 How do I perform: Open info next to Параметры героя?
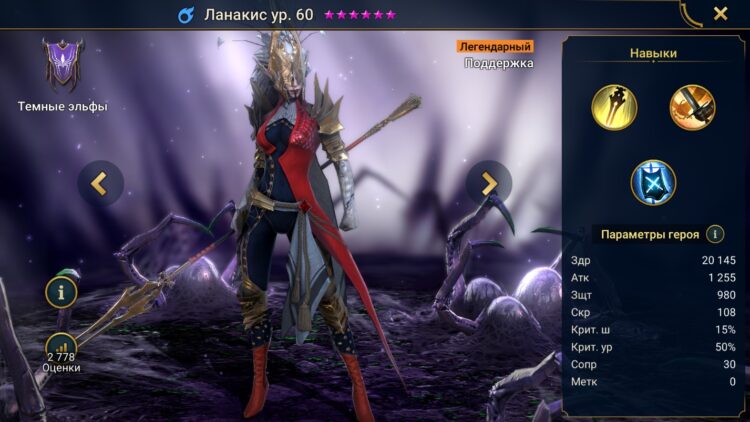click(715, 234)
